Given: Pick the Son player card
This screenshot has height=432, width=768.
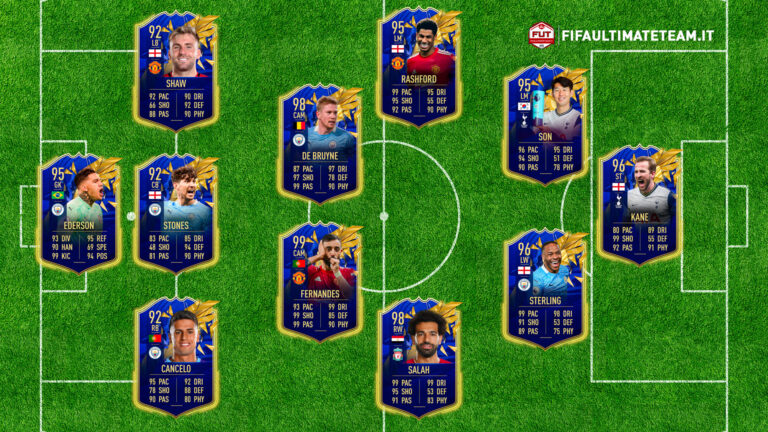Looking at the screenshot, I should tap(545, 124).
